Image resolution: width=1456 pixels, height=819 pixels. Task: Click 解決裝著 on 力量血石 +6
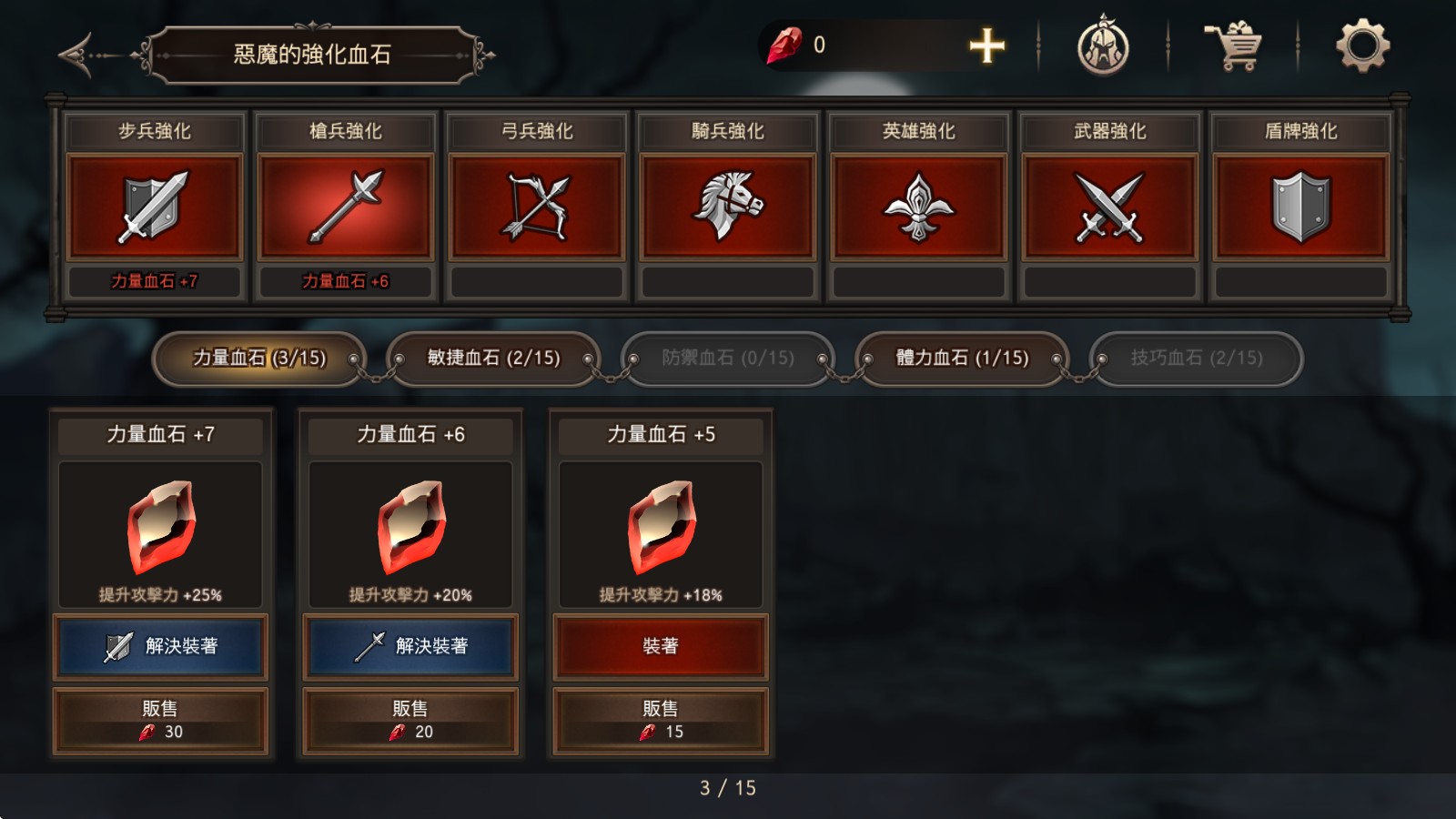411,647
